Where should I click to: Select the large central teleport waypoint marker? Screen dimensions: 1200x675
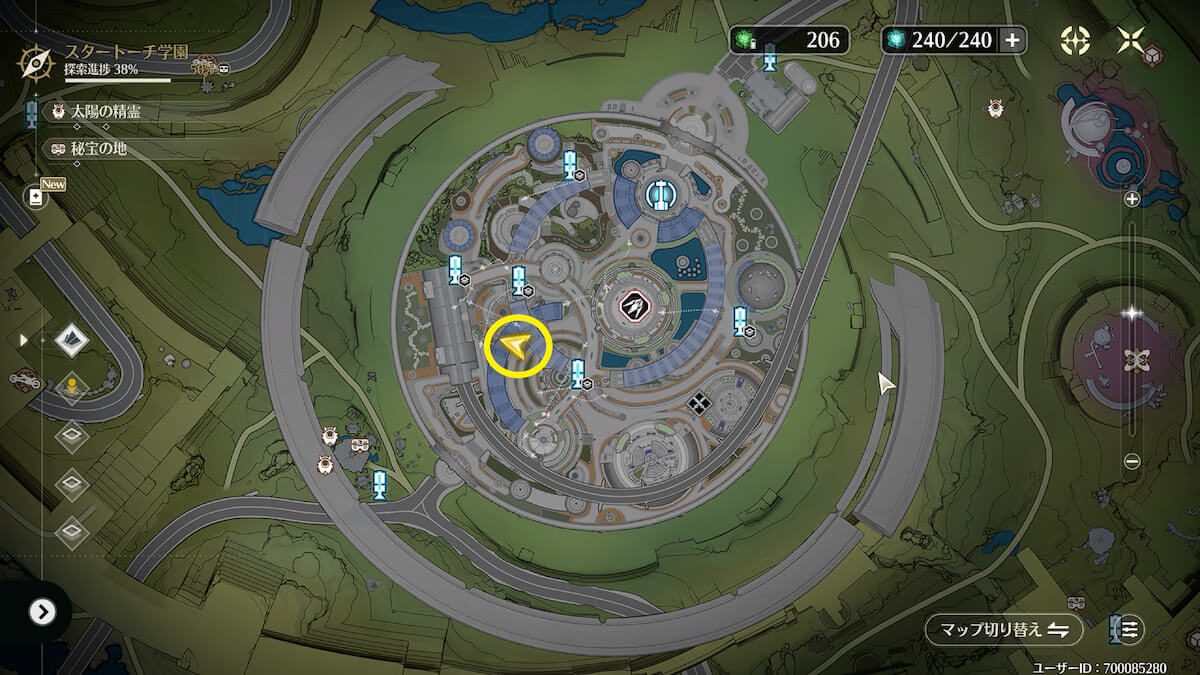coord(661,194)
